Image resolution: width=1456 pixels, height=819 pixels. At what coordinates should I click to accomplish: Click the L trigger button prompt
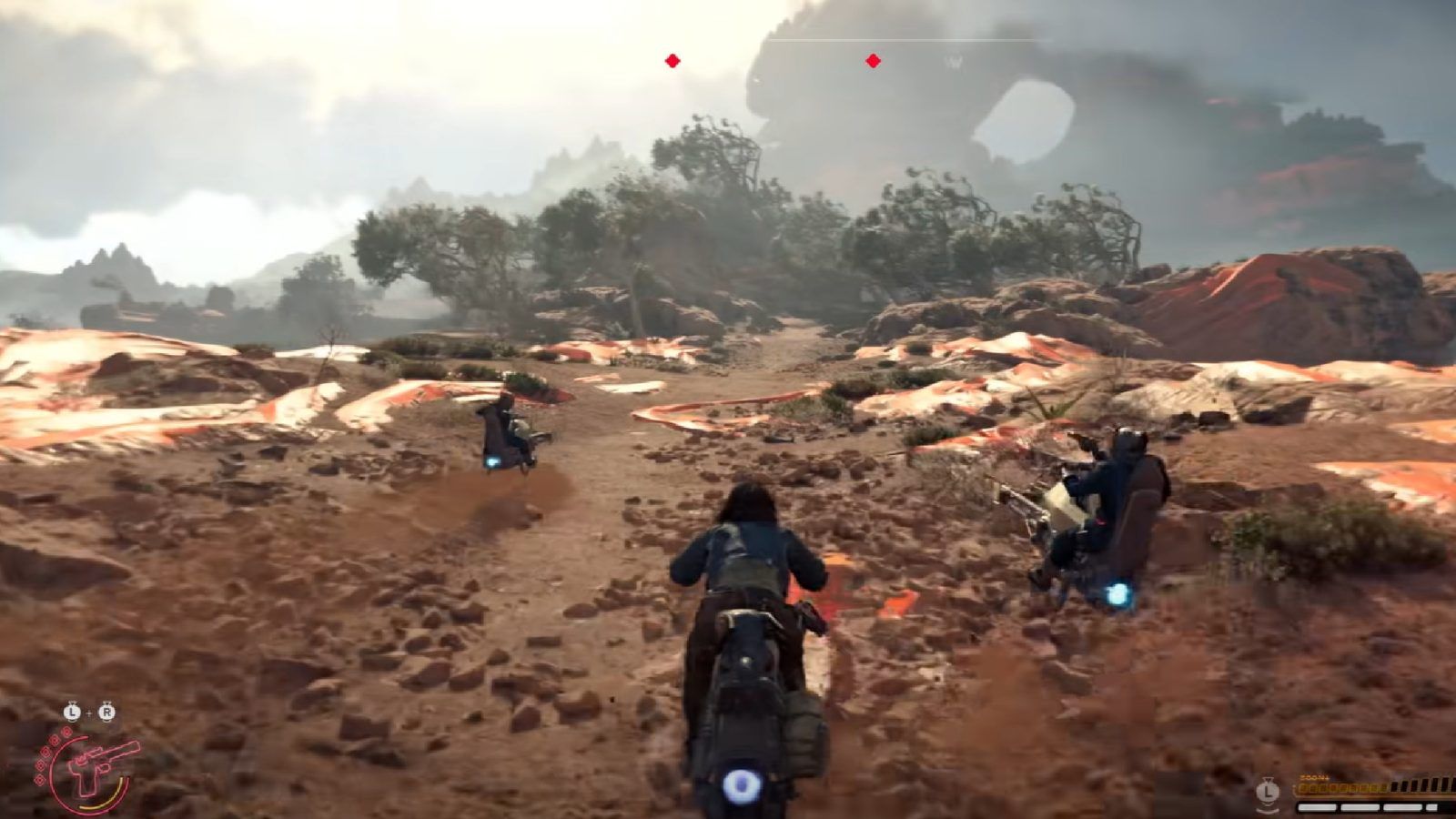pos(72,712)
